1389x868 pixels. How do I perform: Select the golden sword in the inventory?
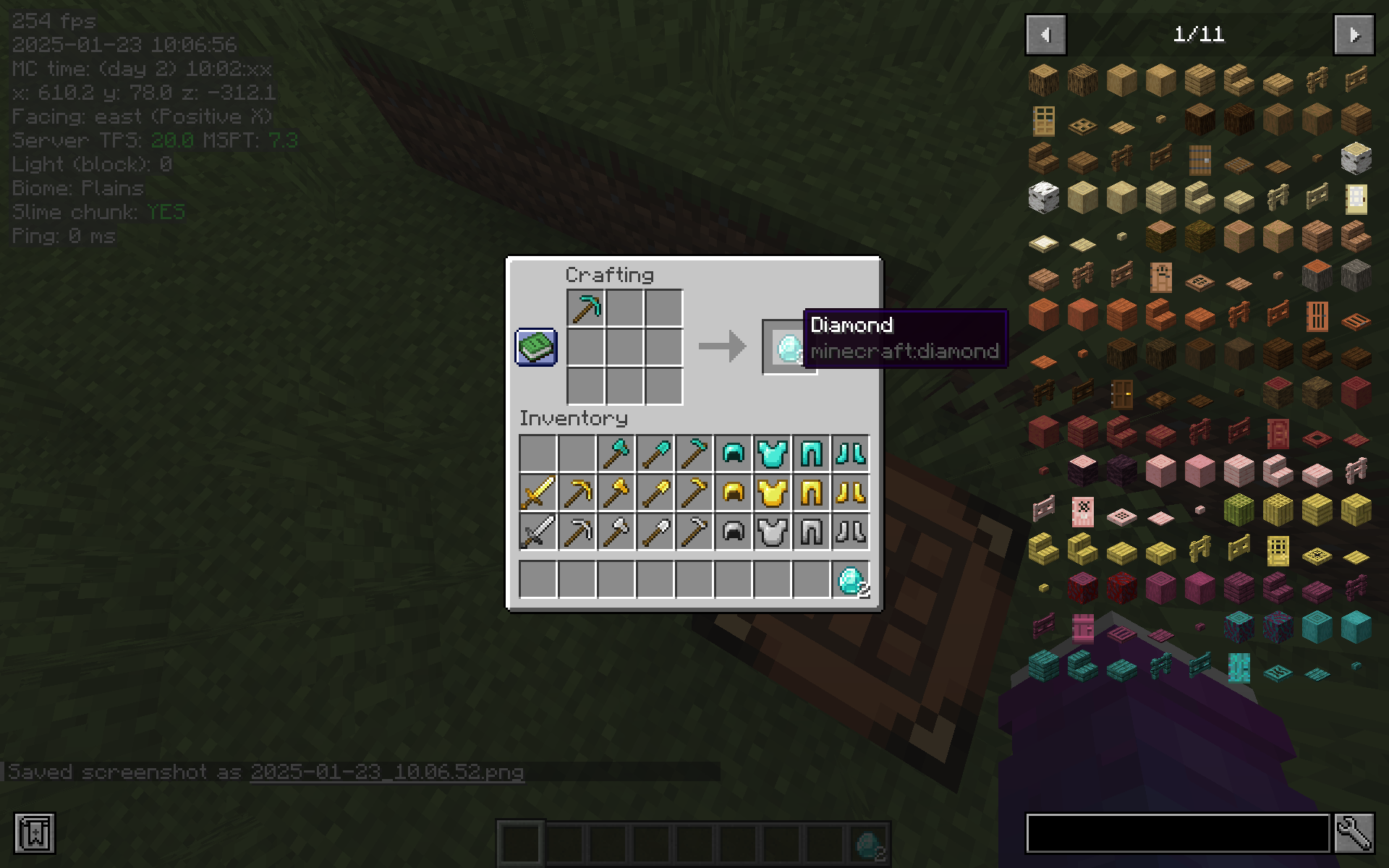click(538, 493)
